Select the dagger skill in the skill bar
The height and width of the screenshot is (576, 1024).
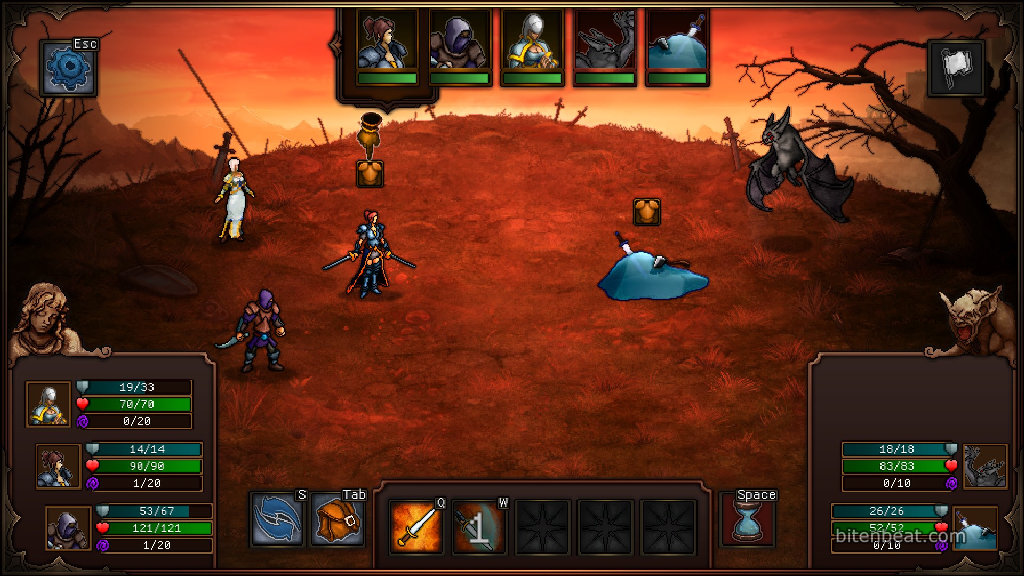pyautogui.click(x=479, y=526)
